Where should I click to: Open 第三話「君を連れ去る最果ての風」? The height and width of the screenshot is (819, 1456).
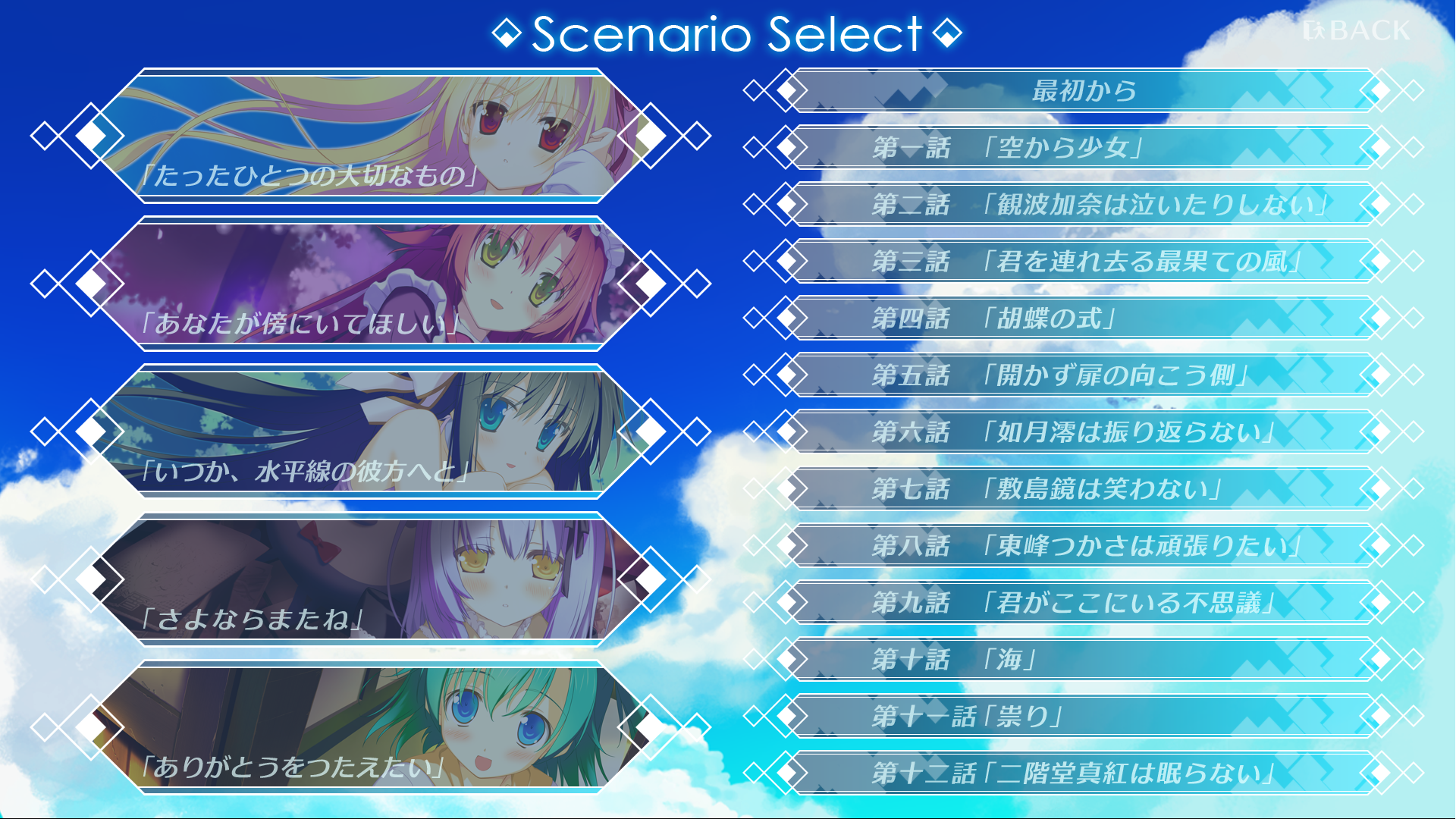pyautogui.click(x=1083, y=262)
